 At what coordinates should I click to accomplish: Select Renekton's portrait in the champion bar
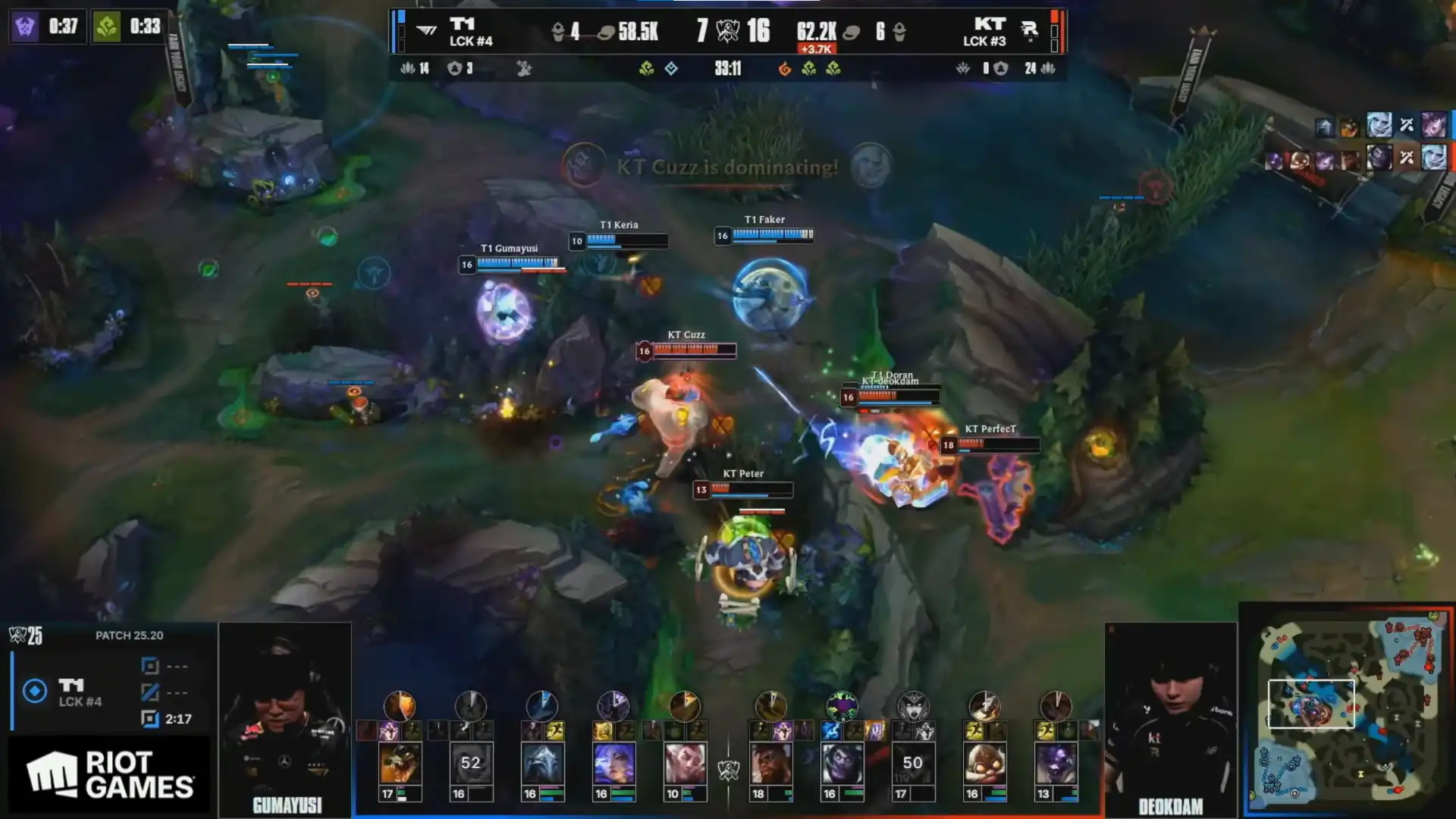400,762
